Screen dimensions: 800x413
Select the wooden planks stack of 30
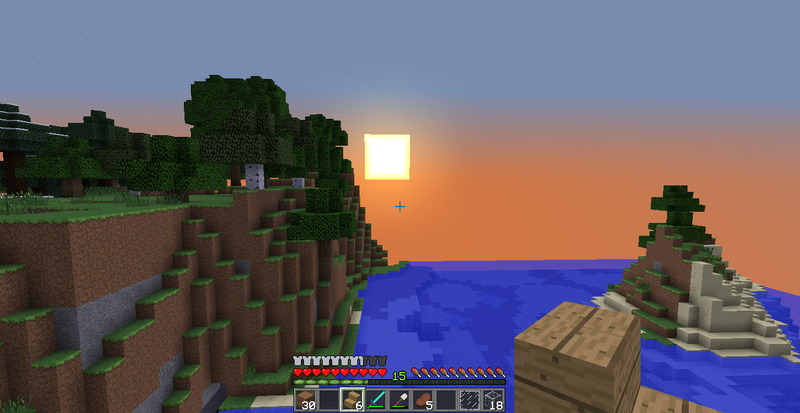point(306,401)
